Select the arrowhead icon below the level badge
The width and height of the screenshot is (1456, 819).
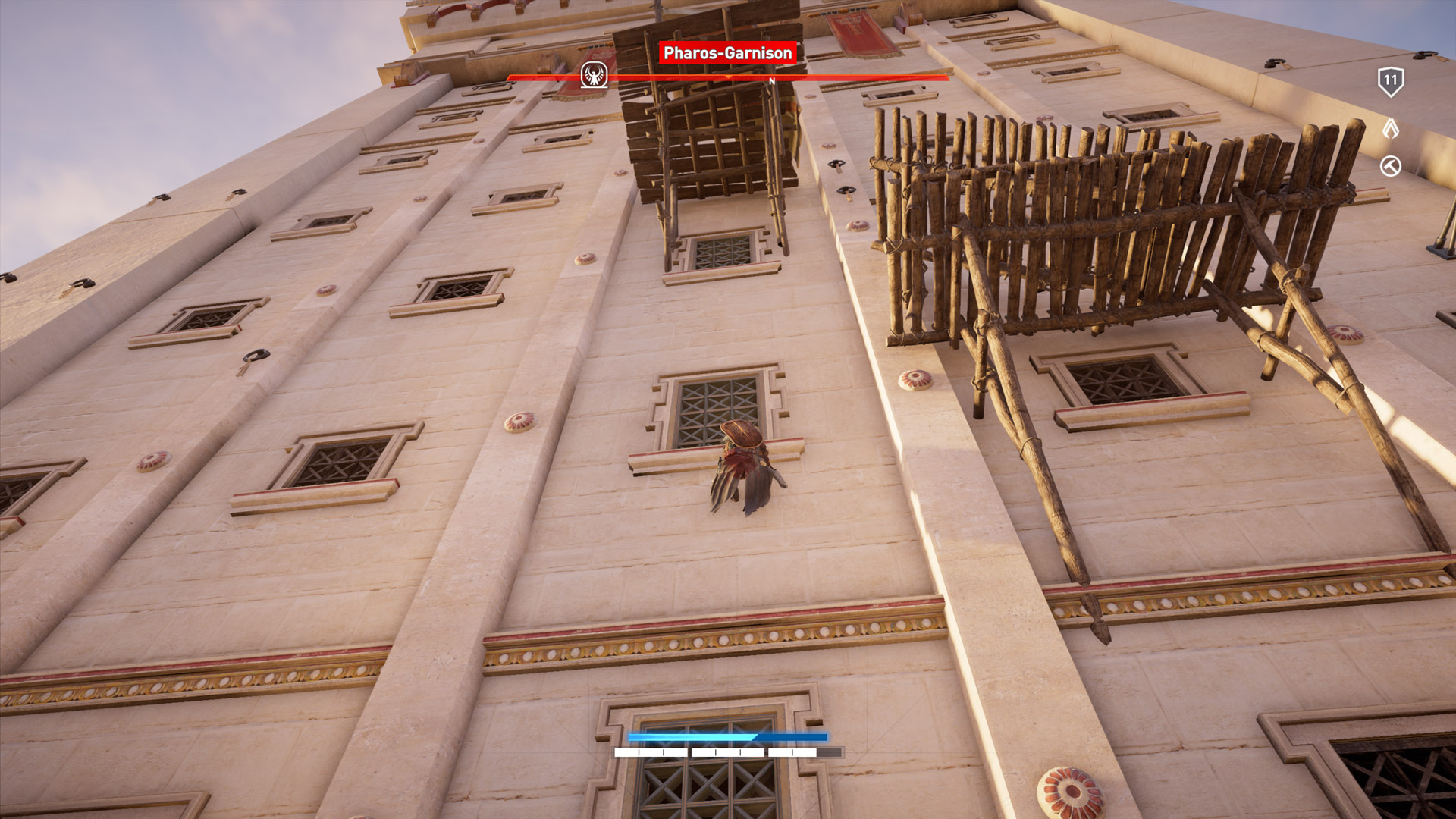click(x=1390, y=128)
